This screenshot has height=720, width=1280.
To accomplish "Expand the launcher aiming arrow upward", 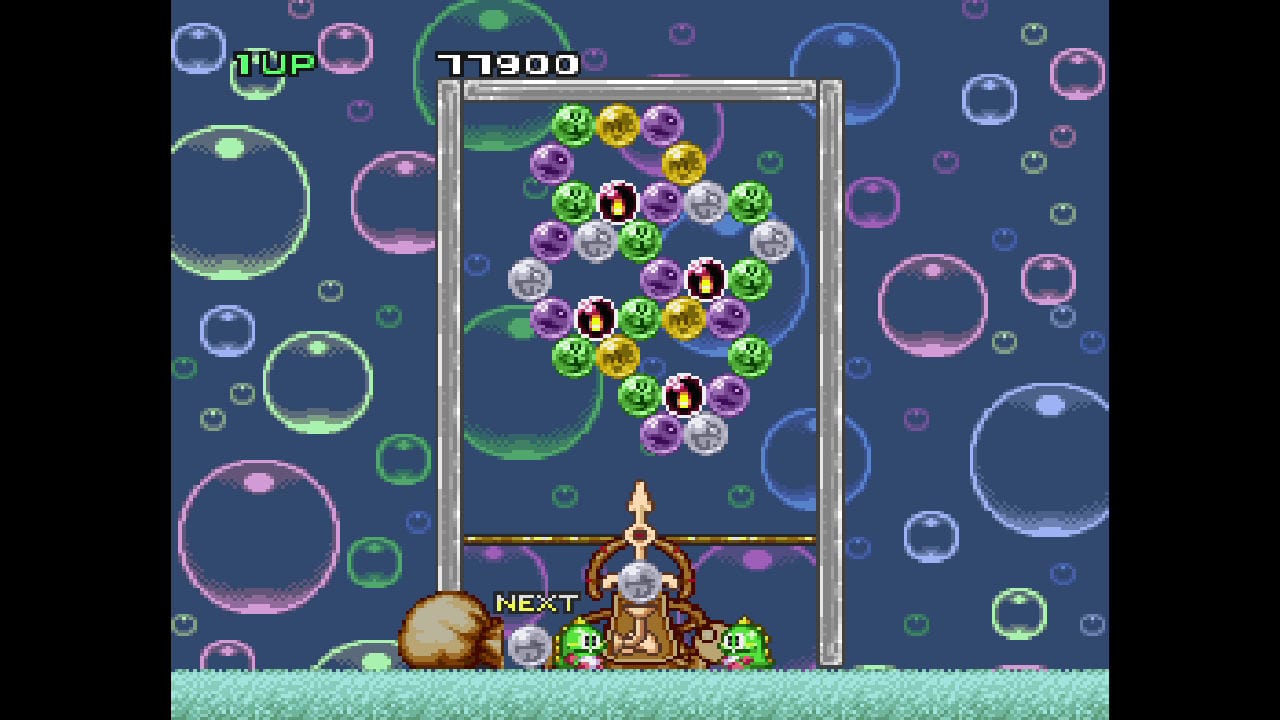I will pos(639,495).
